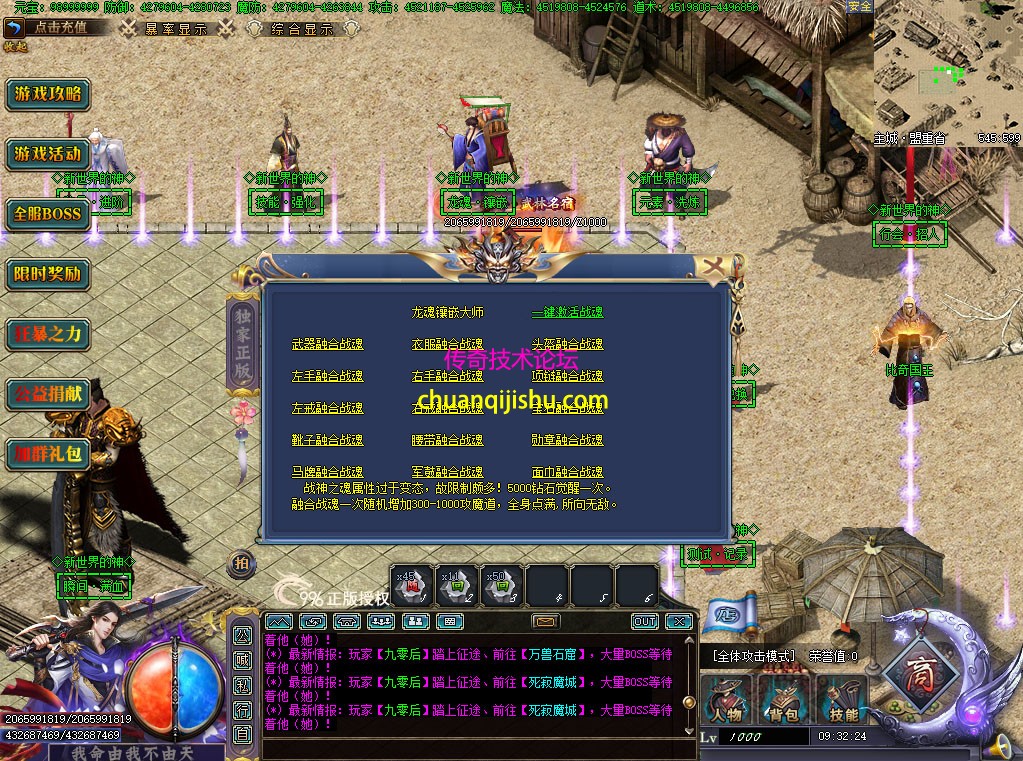Open the 技能 skills panel
The width and height of the screenshot is (1023, 761).
coord(843,700)
